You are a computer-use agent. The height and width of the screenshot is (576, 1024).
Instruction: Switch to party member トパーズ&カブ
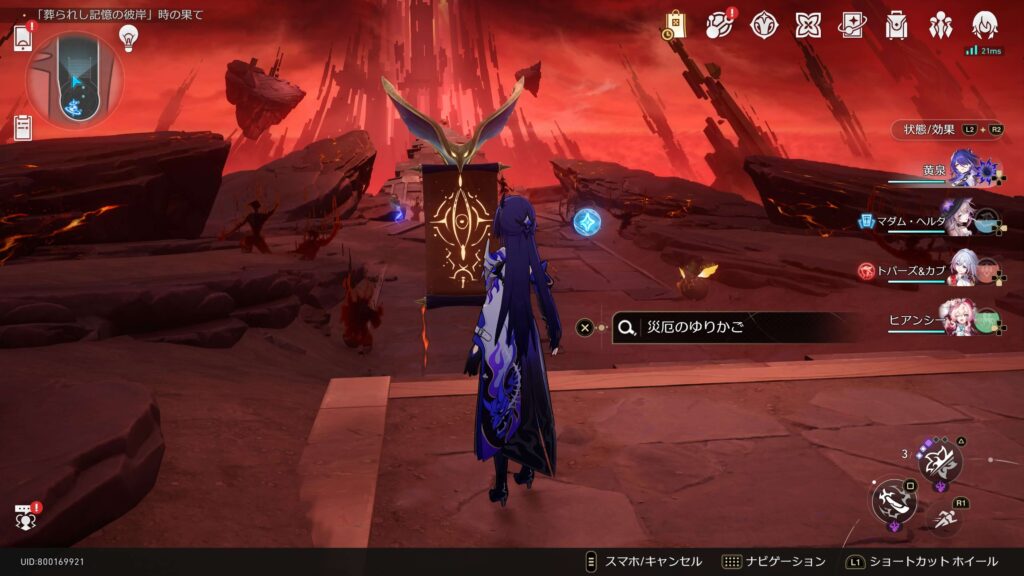(x=962, y=268)
